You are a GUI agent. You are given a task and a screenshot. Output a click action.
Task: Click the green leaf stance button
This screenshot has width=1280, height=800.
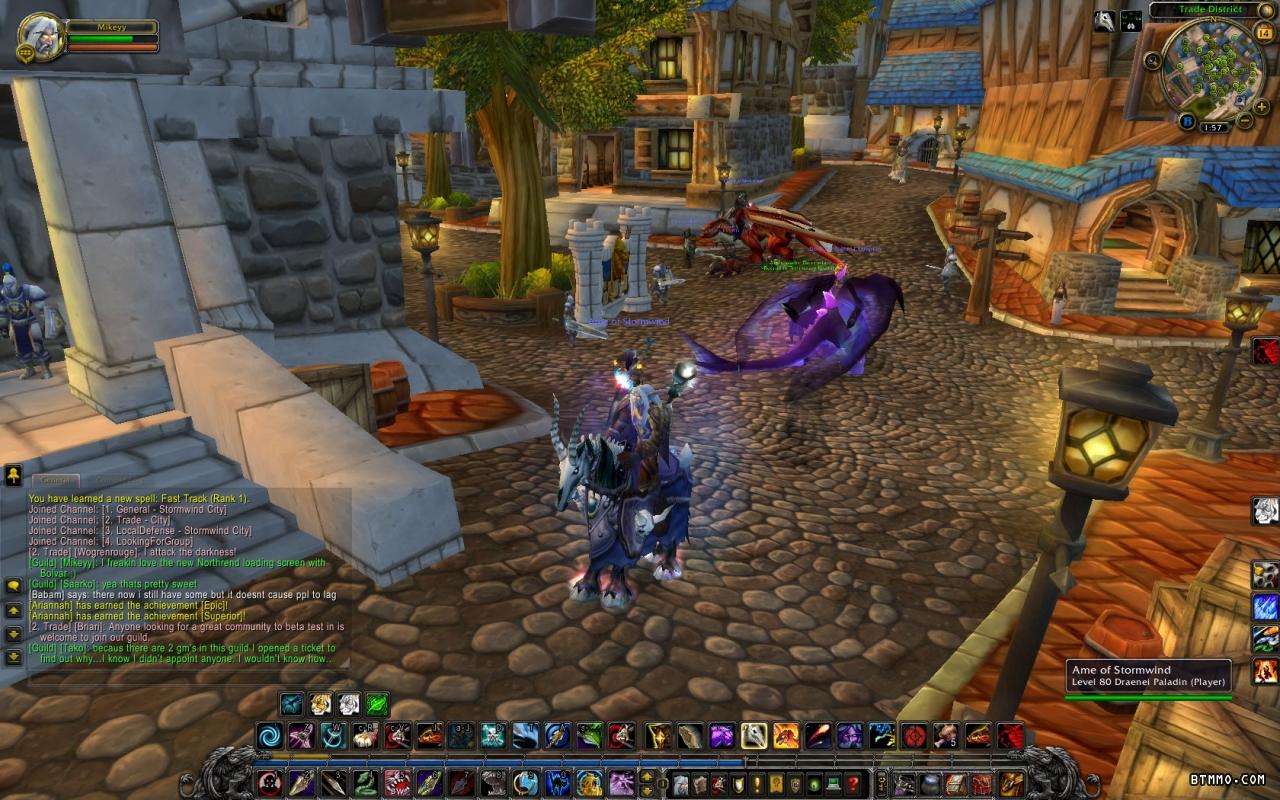377,704
